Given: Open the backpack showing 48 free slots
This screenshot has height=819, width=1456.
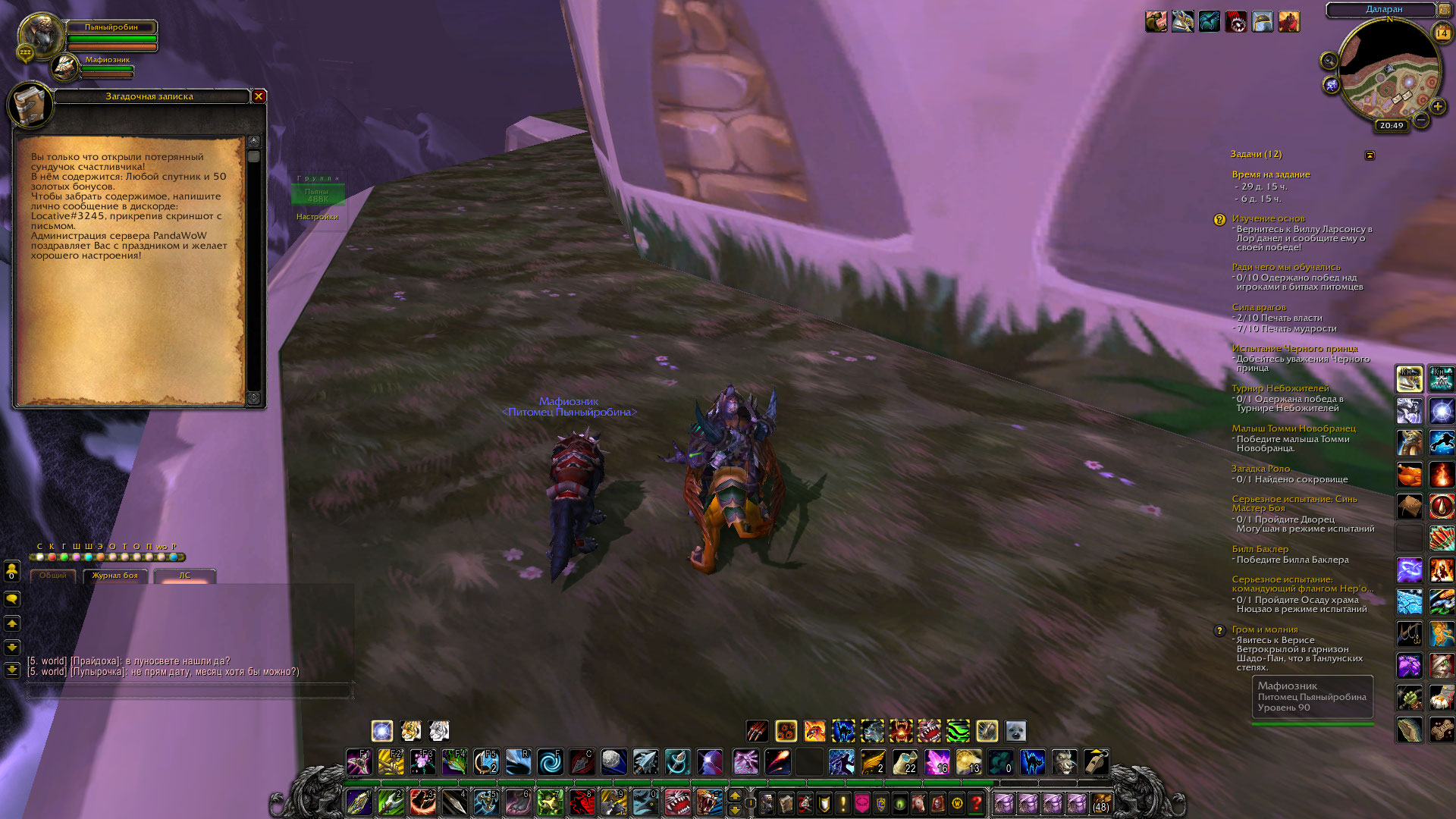Looking at the screenshot, I should [x=1100, y=803].
